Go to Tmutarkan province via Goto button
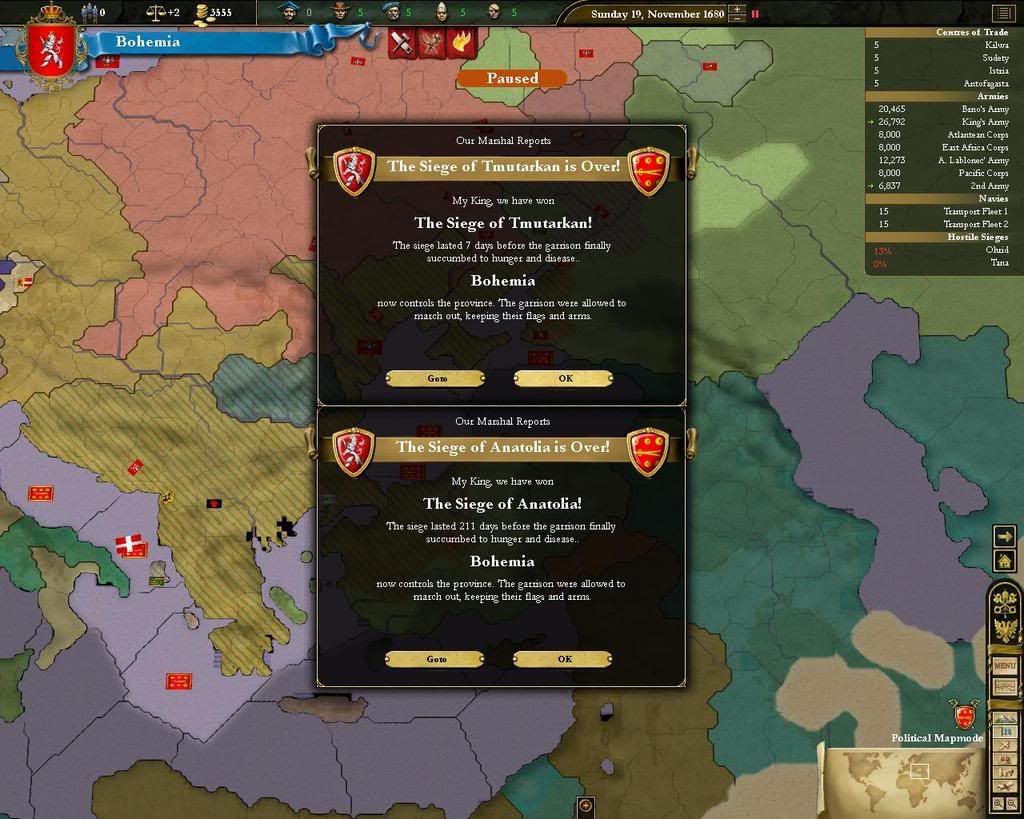The height and width of the screenshot is (819, 1024). pyautogui.click(x=436, y=379)
